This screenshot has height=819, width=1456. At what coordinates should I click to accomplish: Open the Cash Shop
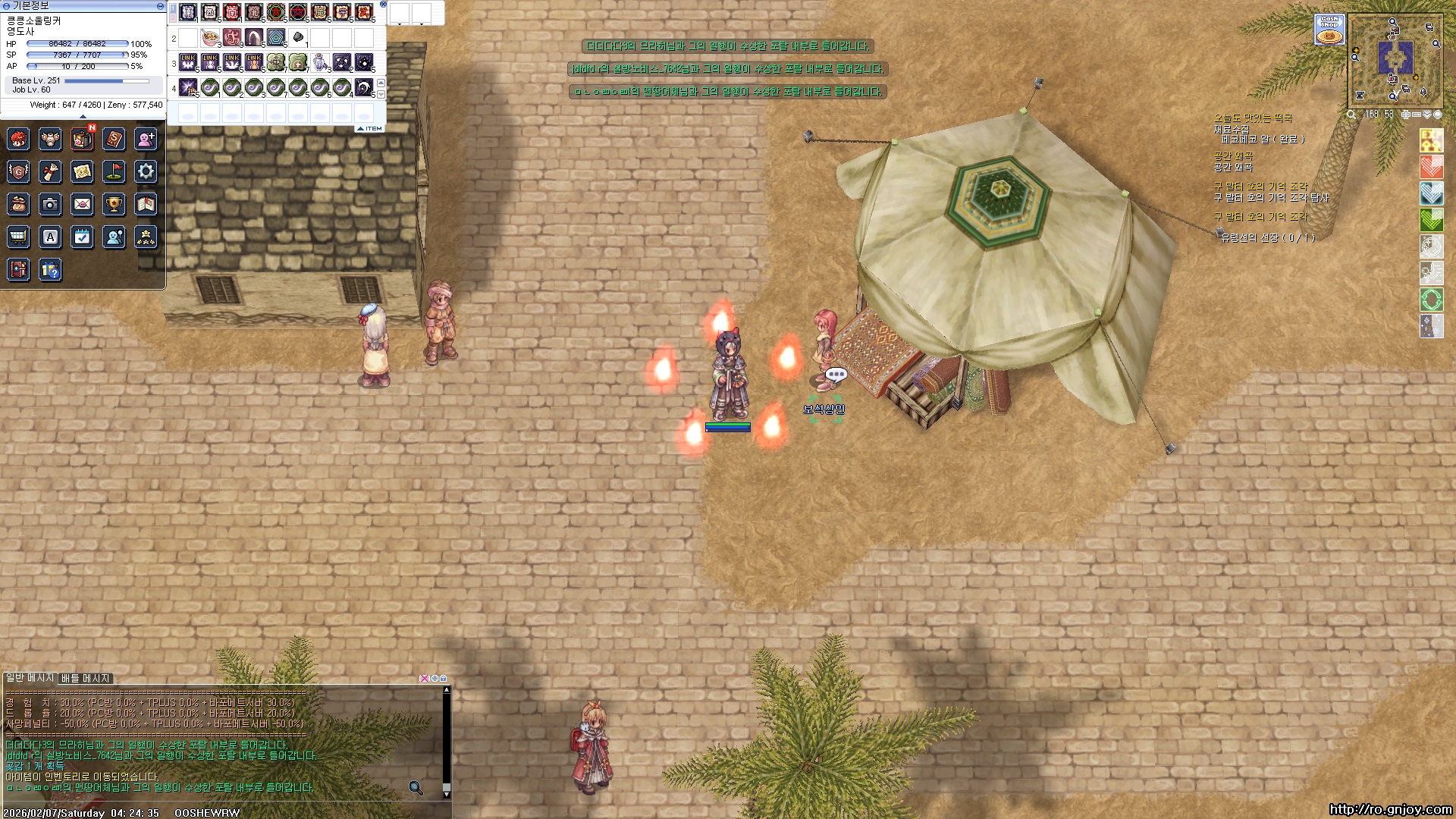point(1329,29)
